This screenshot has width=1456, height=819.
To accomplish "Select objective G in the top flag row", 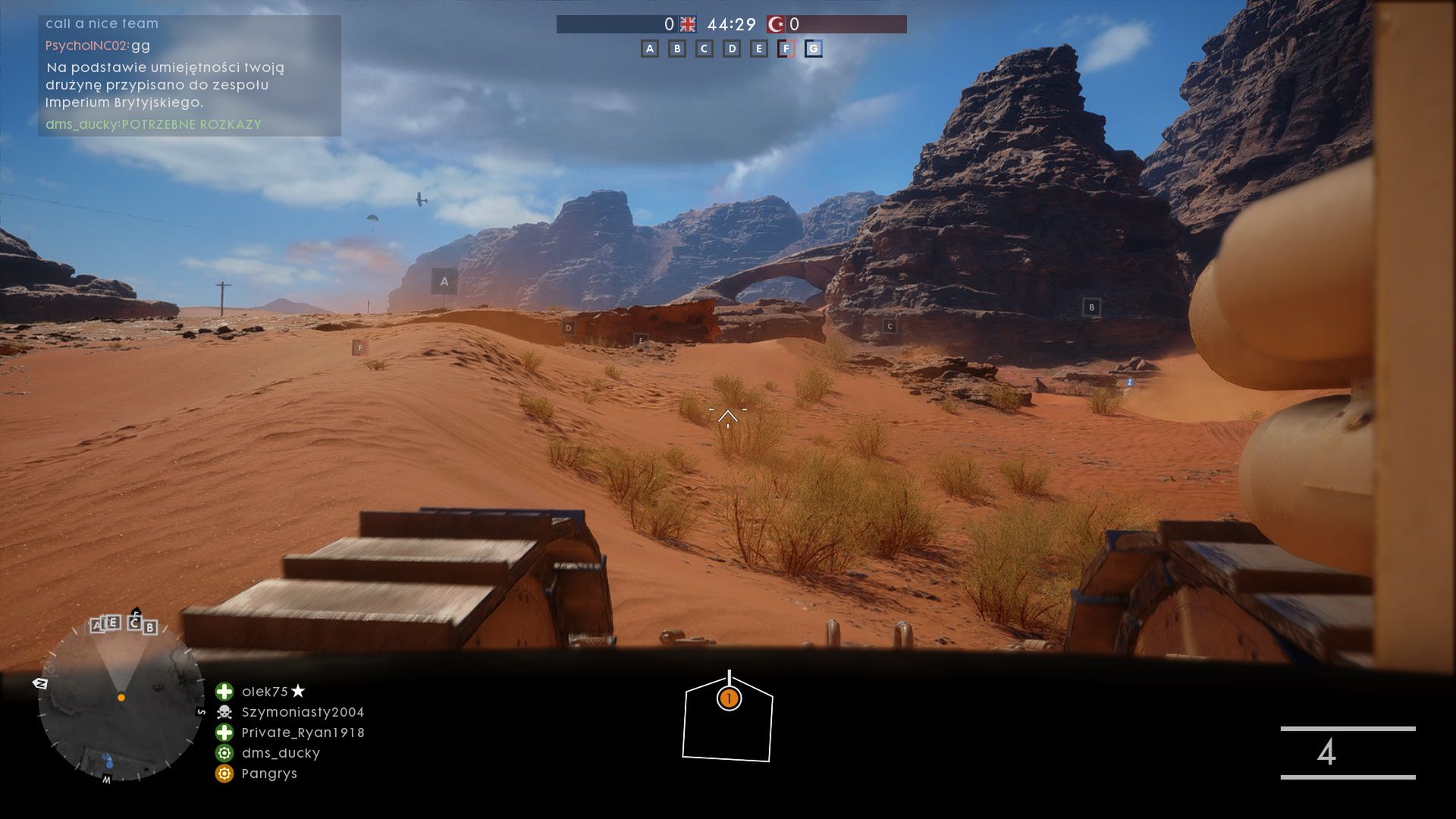I will point(814,49).
